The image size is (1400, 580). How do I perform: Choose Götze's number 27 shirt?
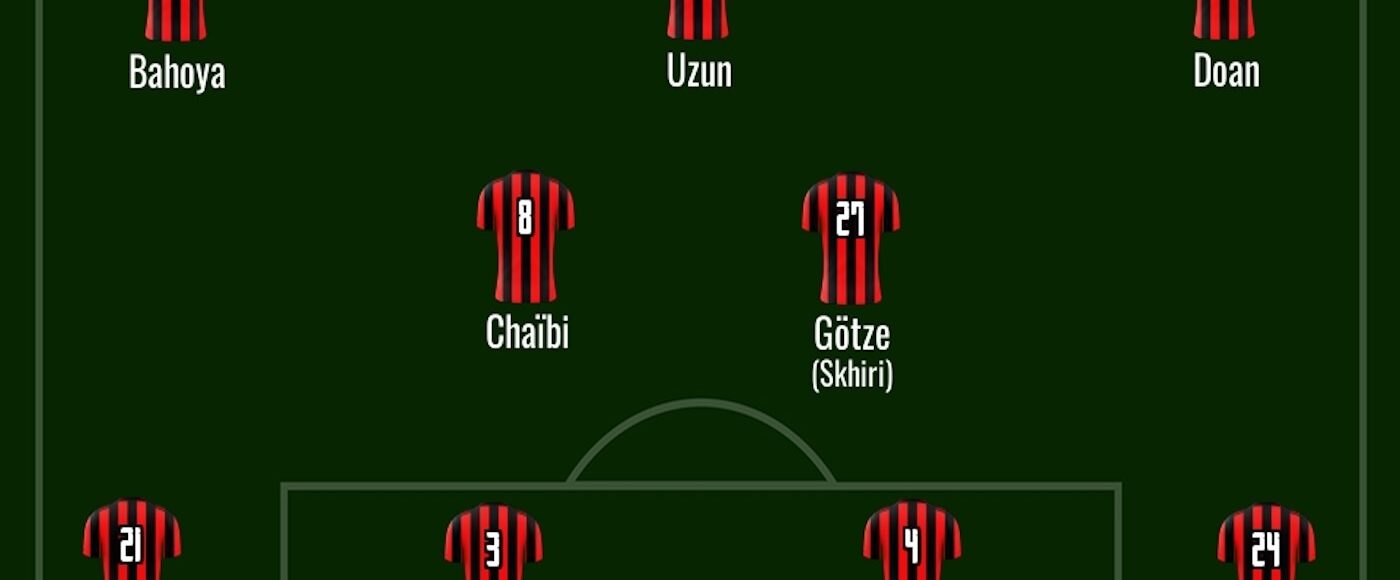850,238
